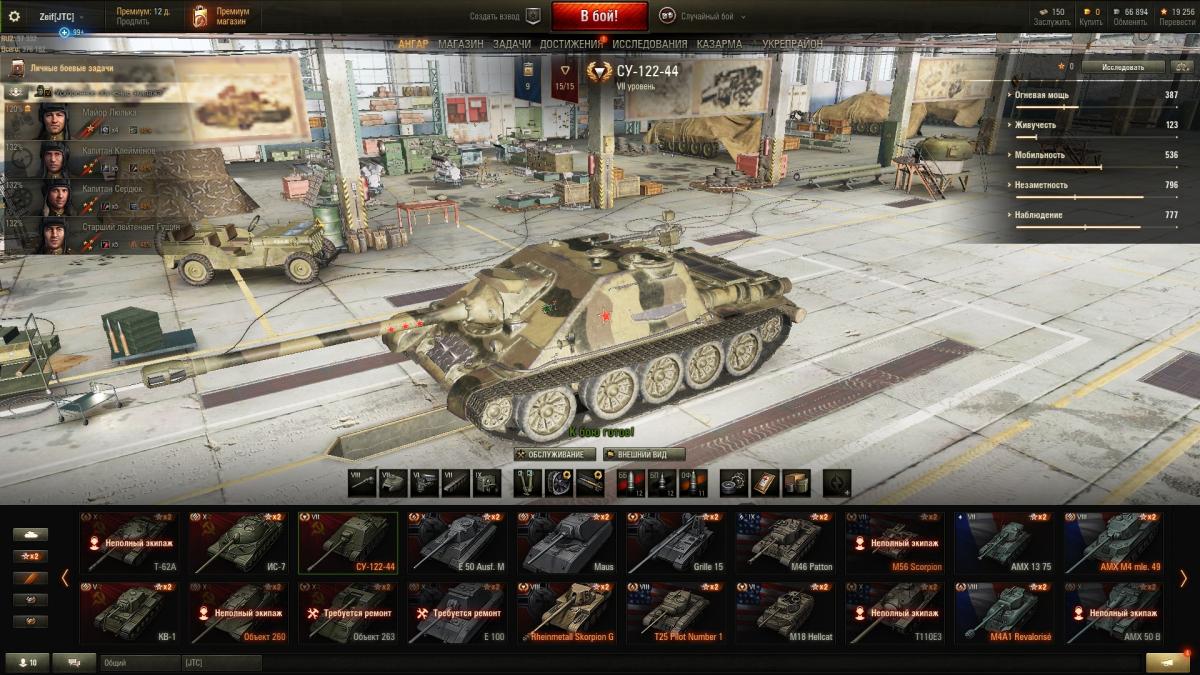Select the Grille 15 tank
Image resolution: width=1200 pixels, height=675 pixels.
pyautogui.click(x=676, y=542)
